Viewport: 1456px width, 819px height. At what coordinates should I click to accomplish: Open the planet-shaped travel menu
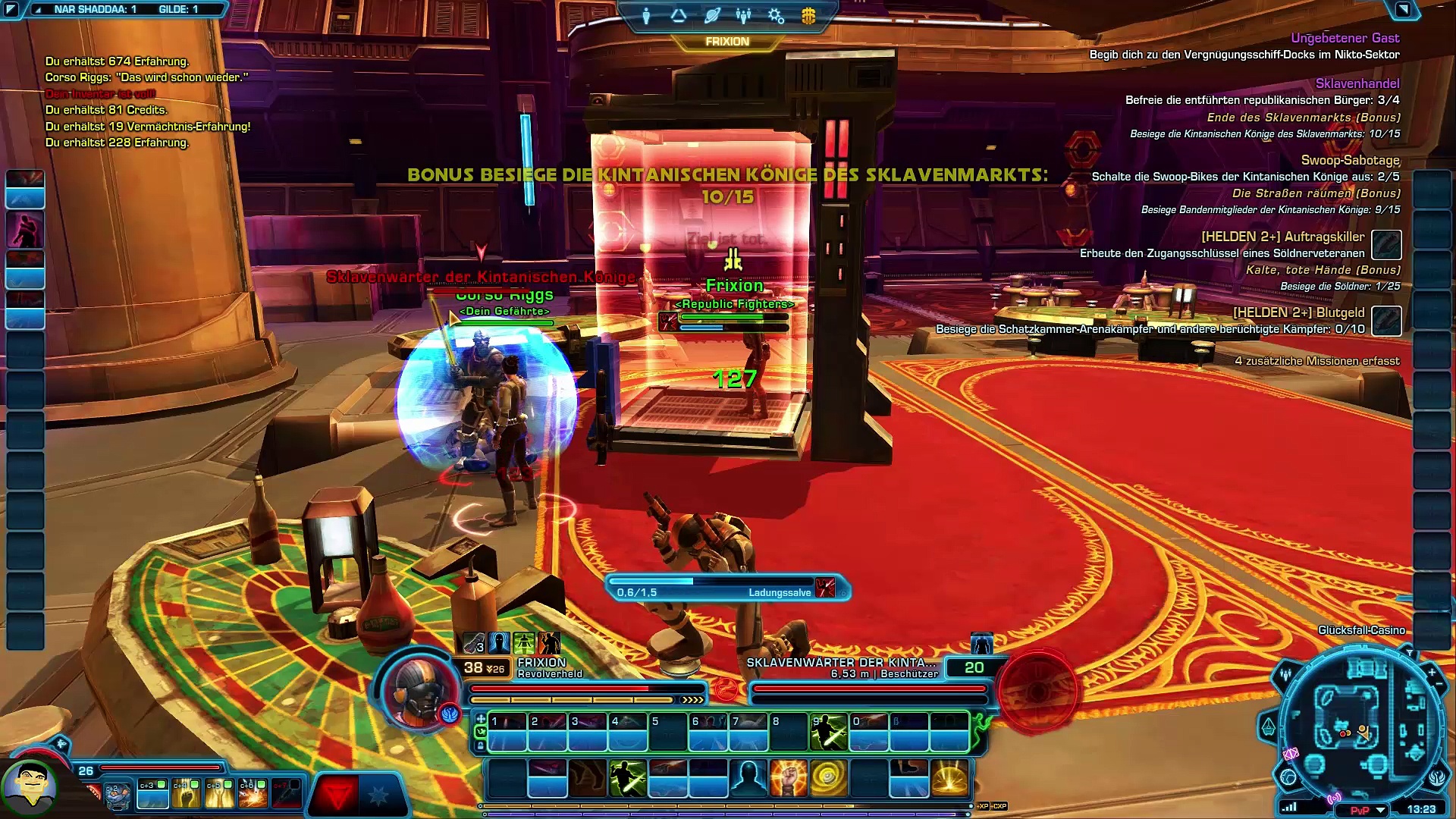point(711,15)
